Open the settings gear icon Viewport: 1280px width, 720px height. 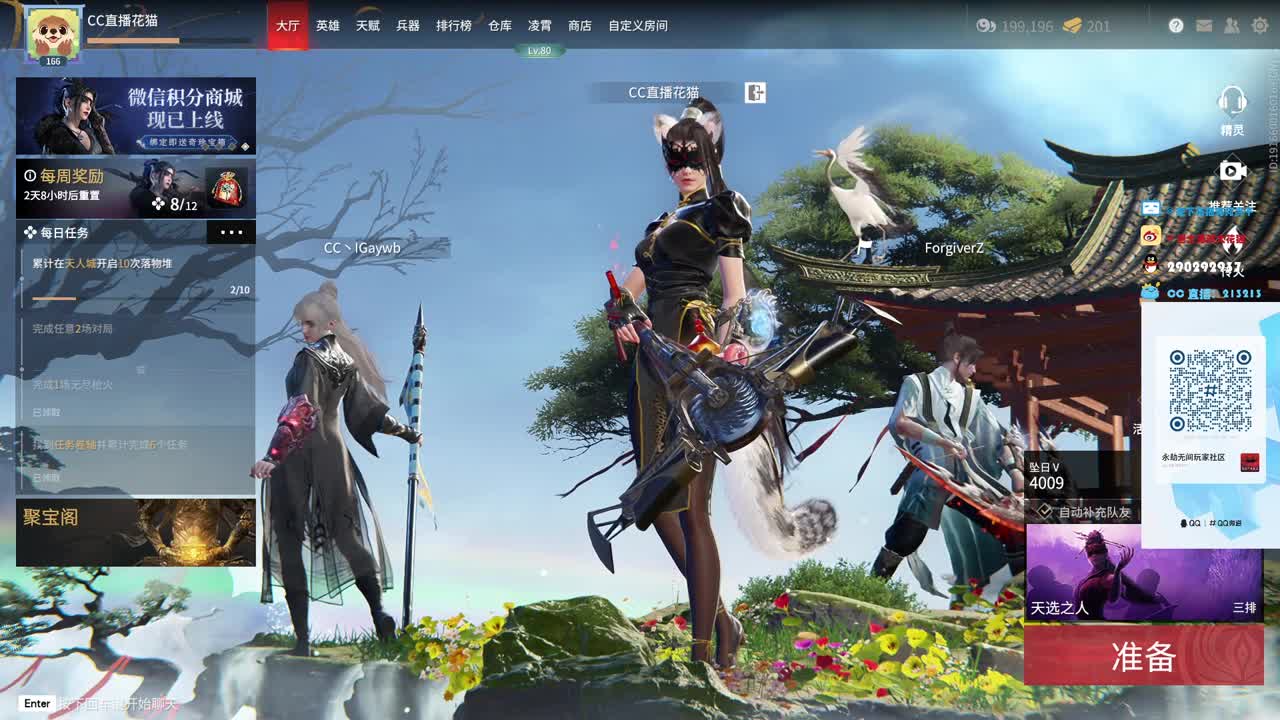click(1257, 27)
